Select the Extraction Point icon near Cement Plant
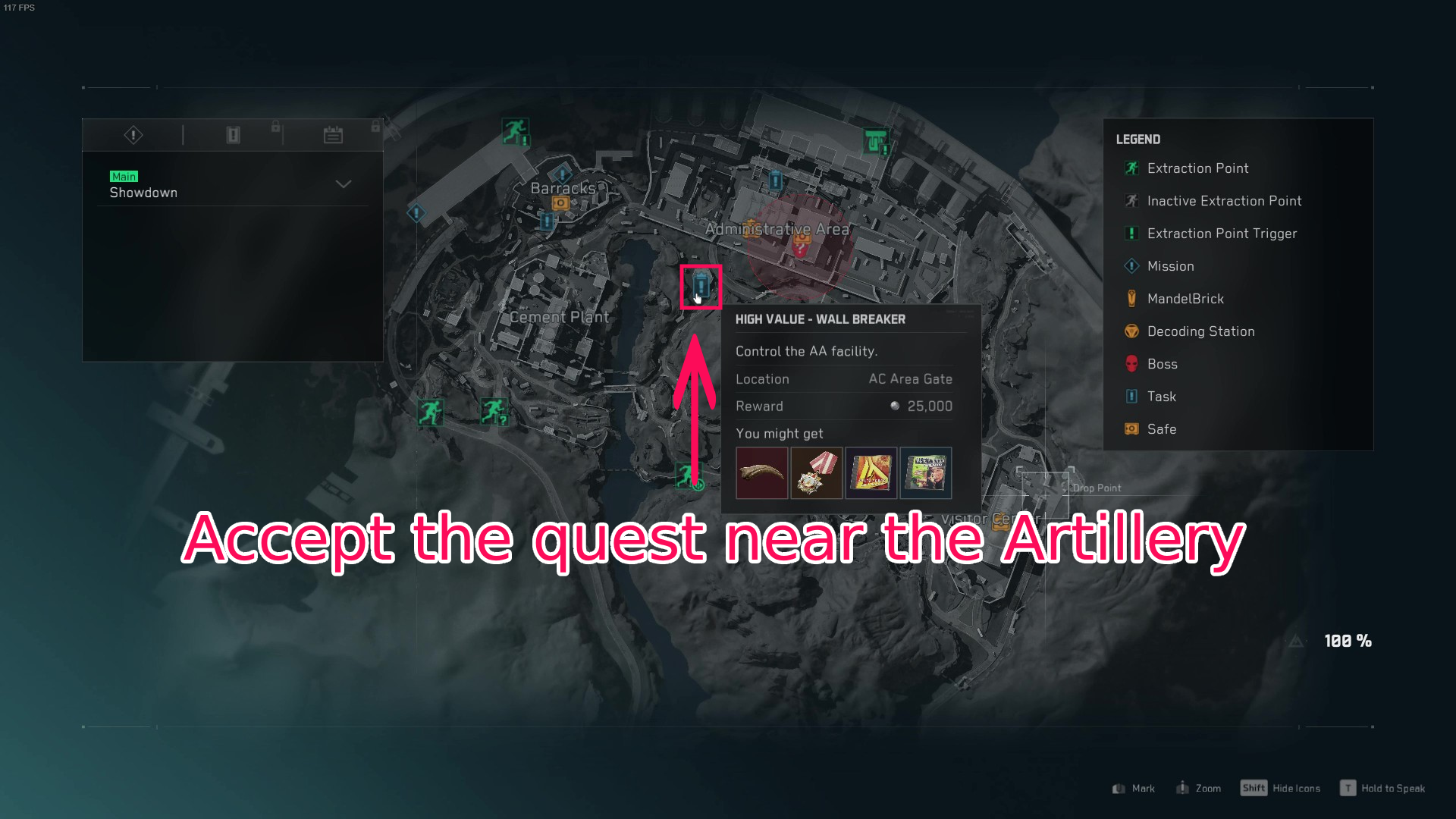The width and height of the screenshot is (1456, 819). pos(431,412)
